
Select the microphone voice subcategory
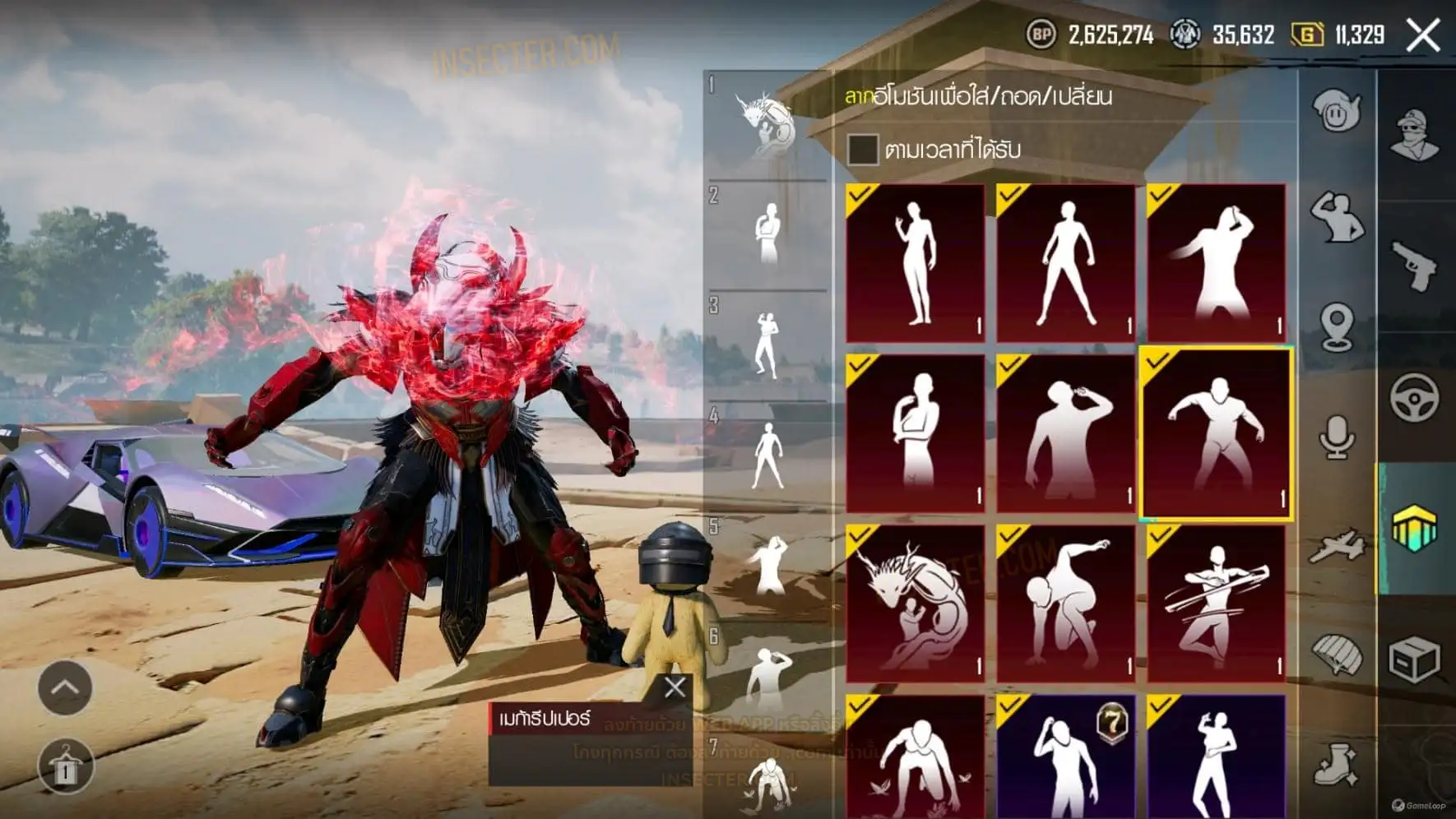click(x=1336, y=436)
